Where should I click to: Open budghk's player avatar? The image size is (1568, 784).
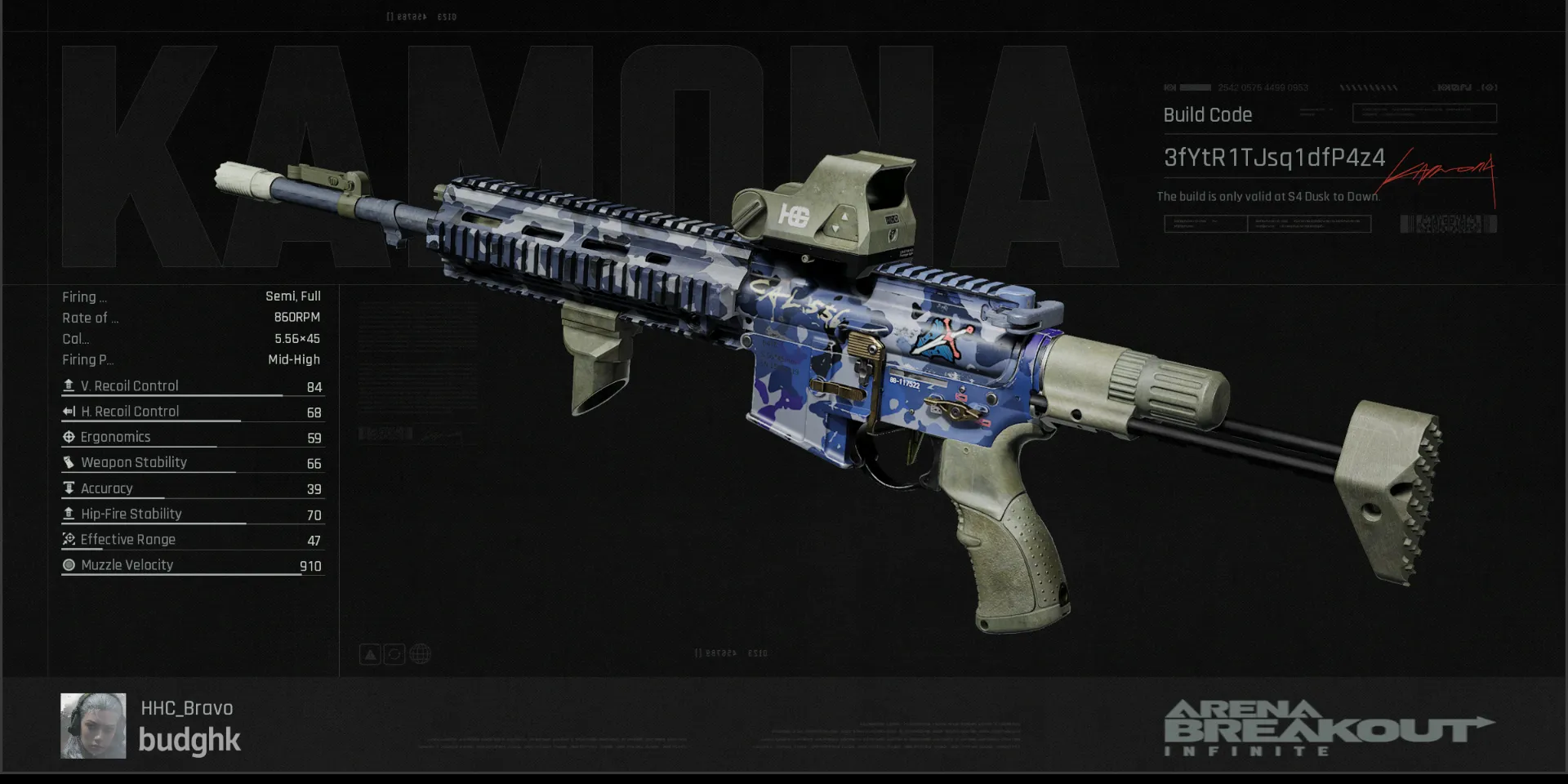pyautogui.click(x=93, y=726)
